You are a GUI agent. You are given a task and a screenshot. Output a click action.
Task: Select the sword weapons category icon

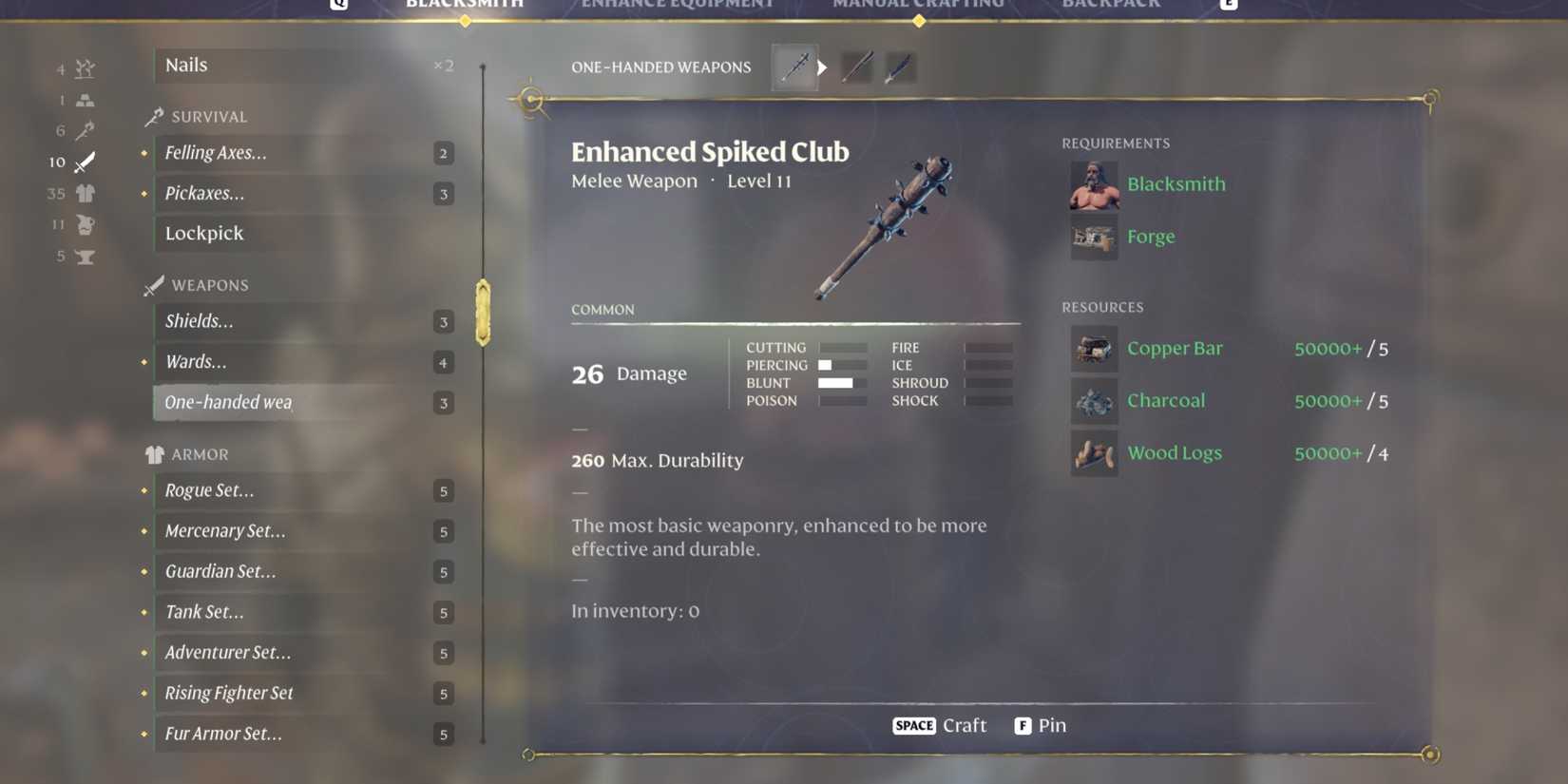click(x=84, y=162)
